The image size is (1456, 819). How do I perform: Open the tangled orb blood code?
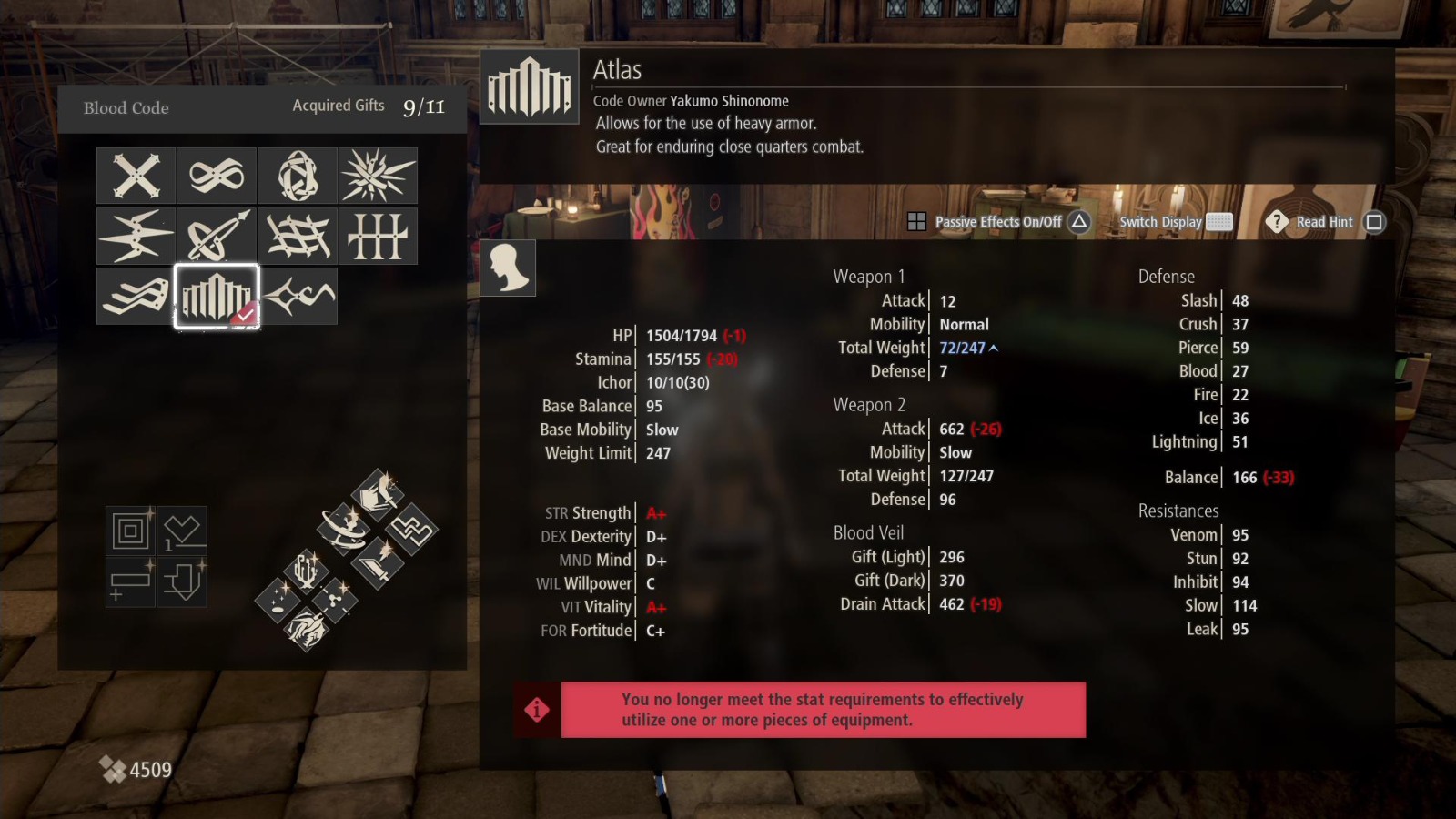(297, 175)
